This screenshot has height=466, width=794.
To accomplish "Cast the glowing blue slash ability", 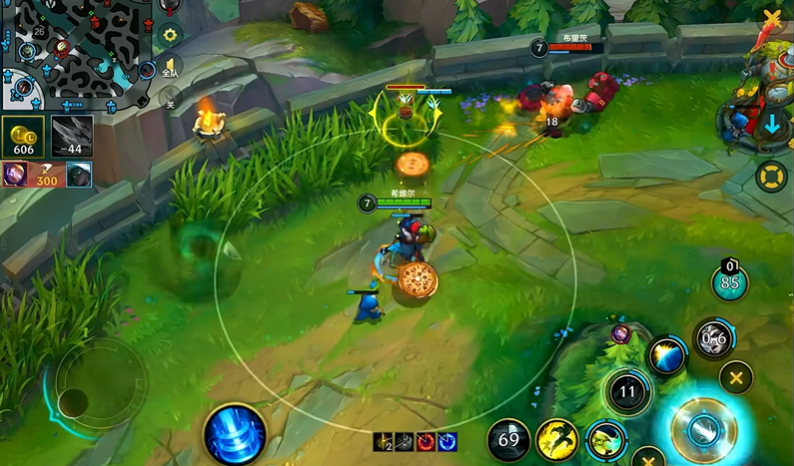I will click(x=666, y=357).
